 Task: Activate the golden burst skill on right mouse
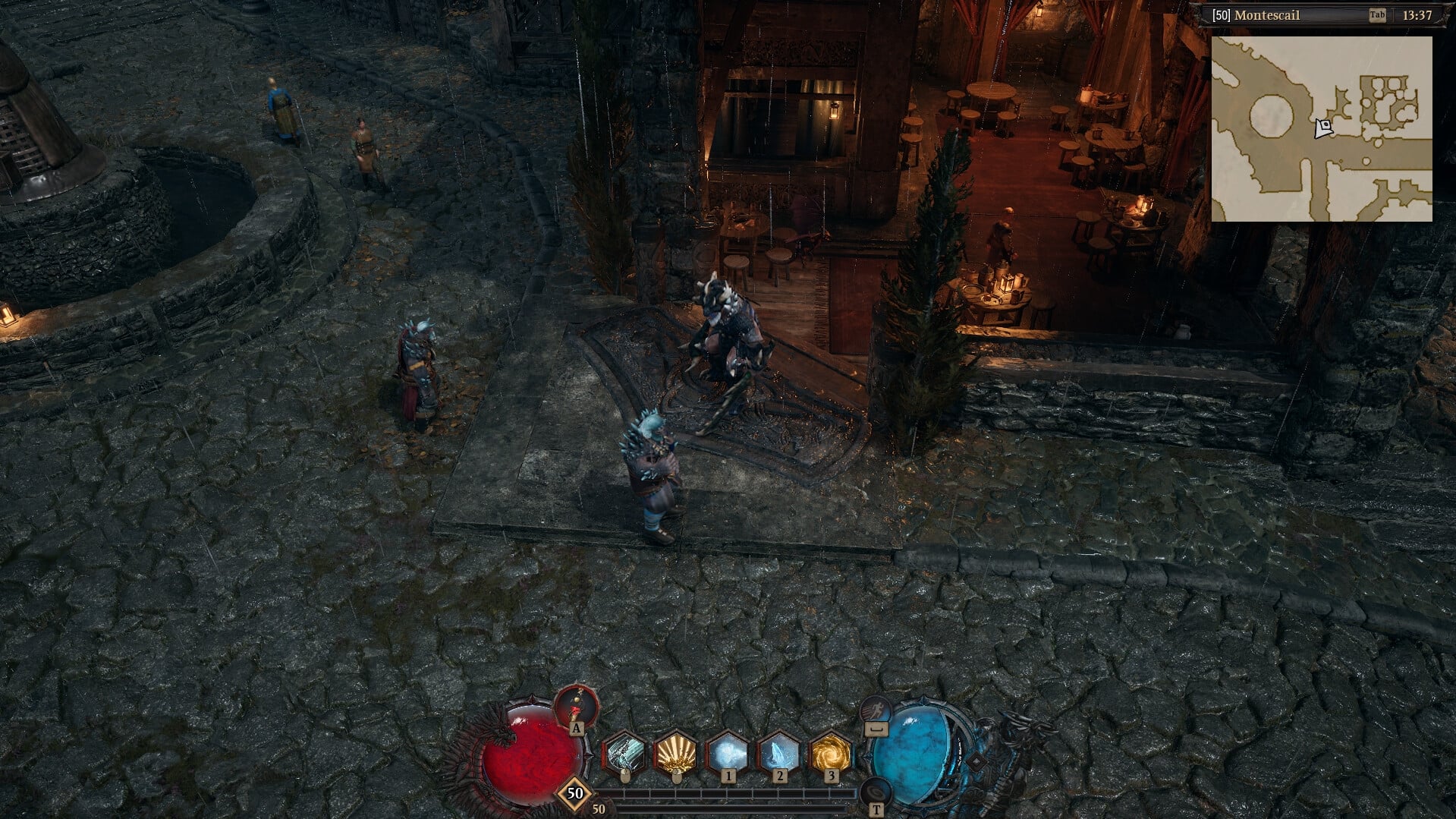coord(675,752)
